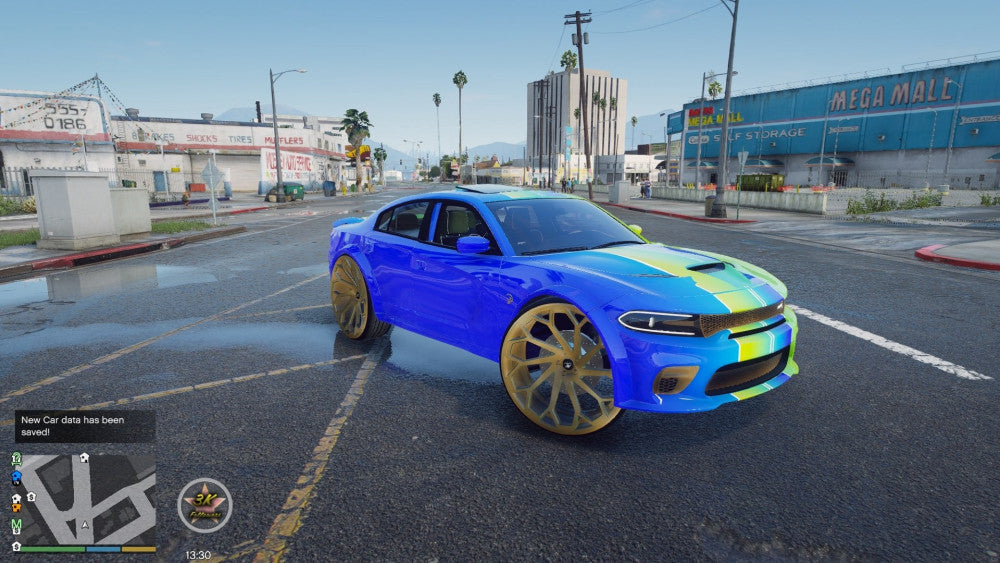Viewport: 1000px width, 563px height.
Task: Open the 3K Followers star badge
Action: click(x=205, y=505)
